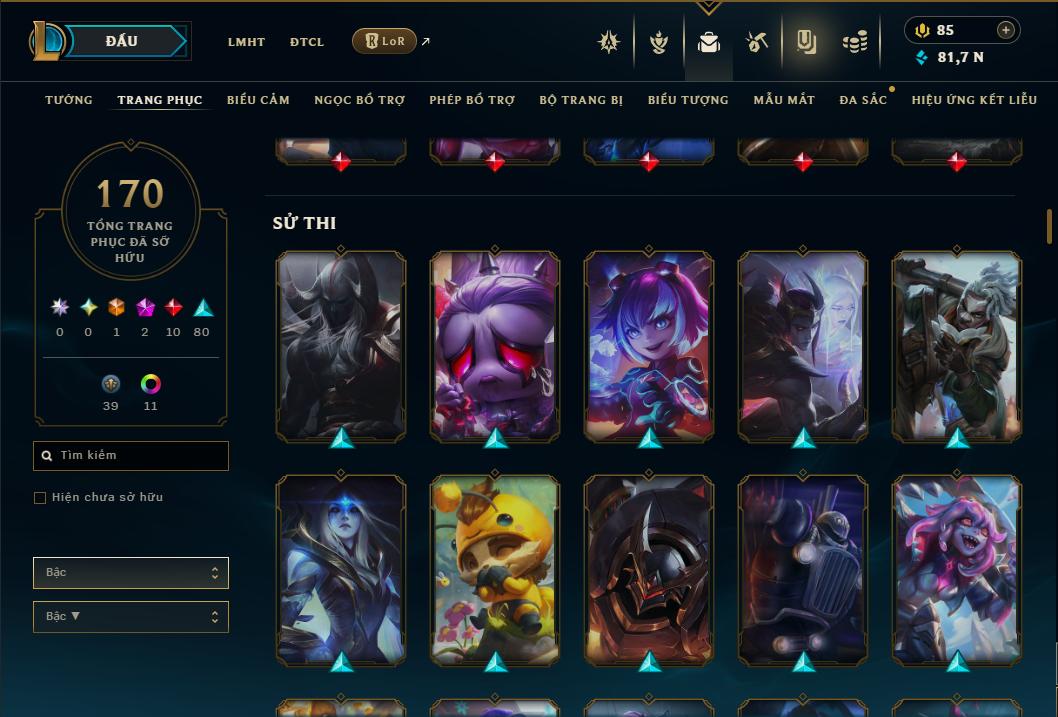Add currency with the plus button

(1005, 30)
